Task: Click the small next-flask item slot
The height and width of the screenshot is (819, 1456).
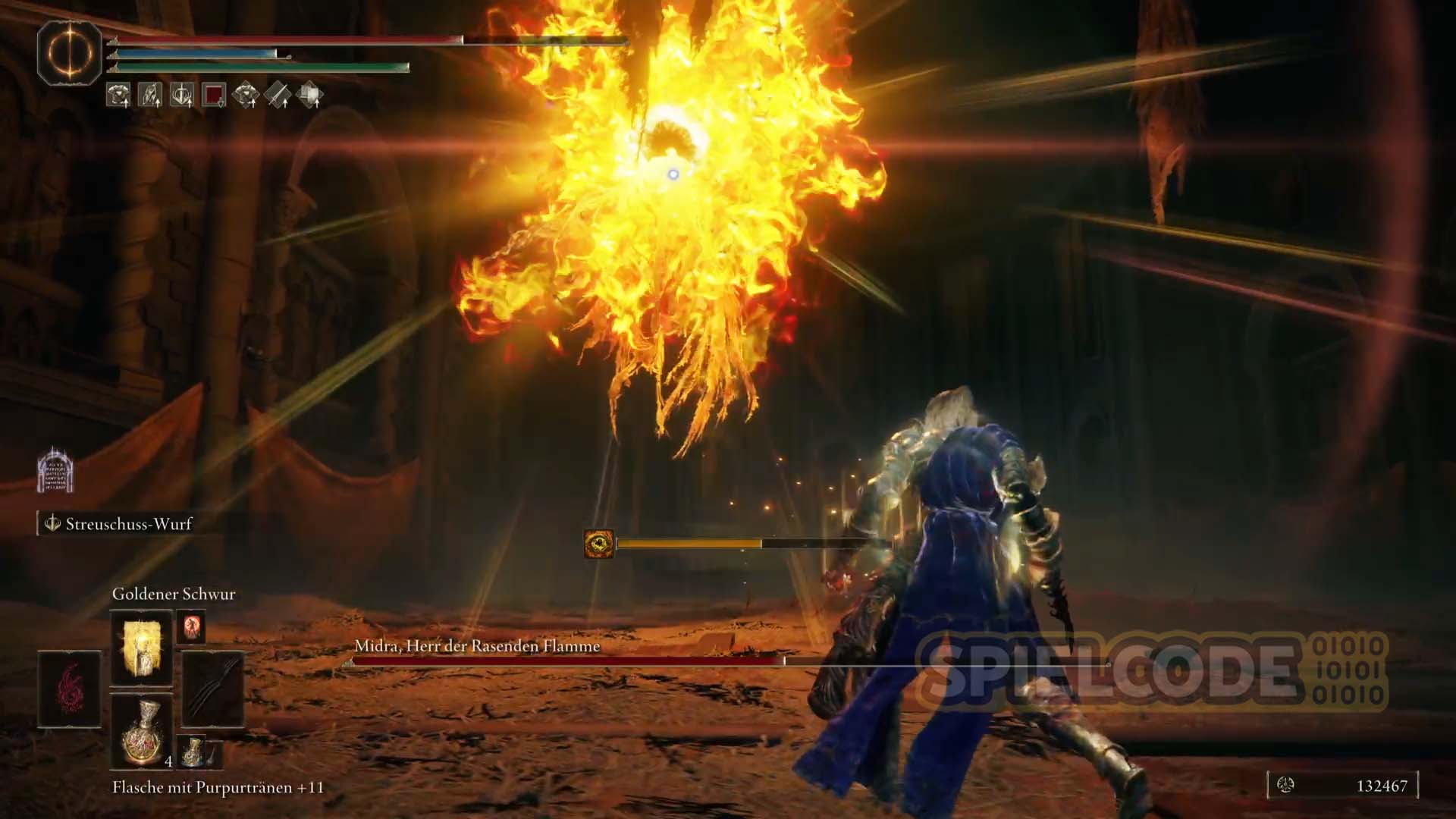Action: tap(193, 751)
